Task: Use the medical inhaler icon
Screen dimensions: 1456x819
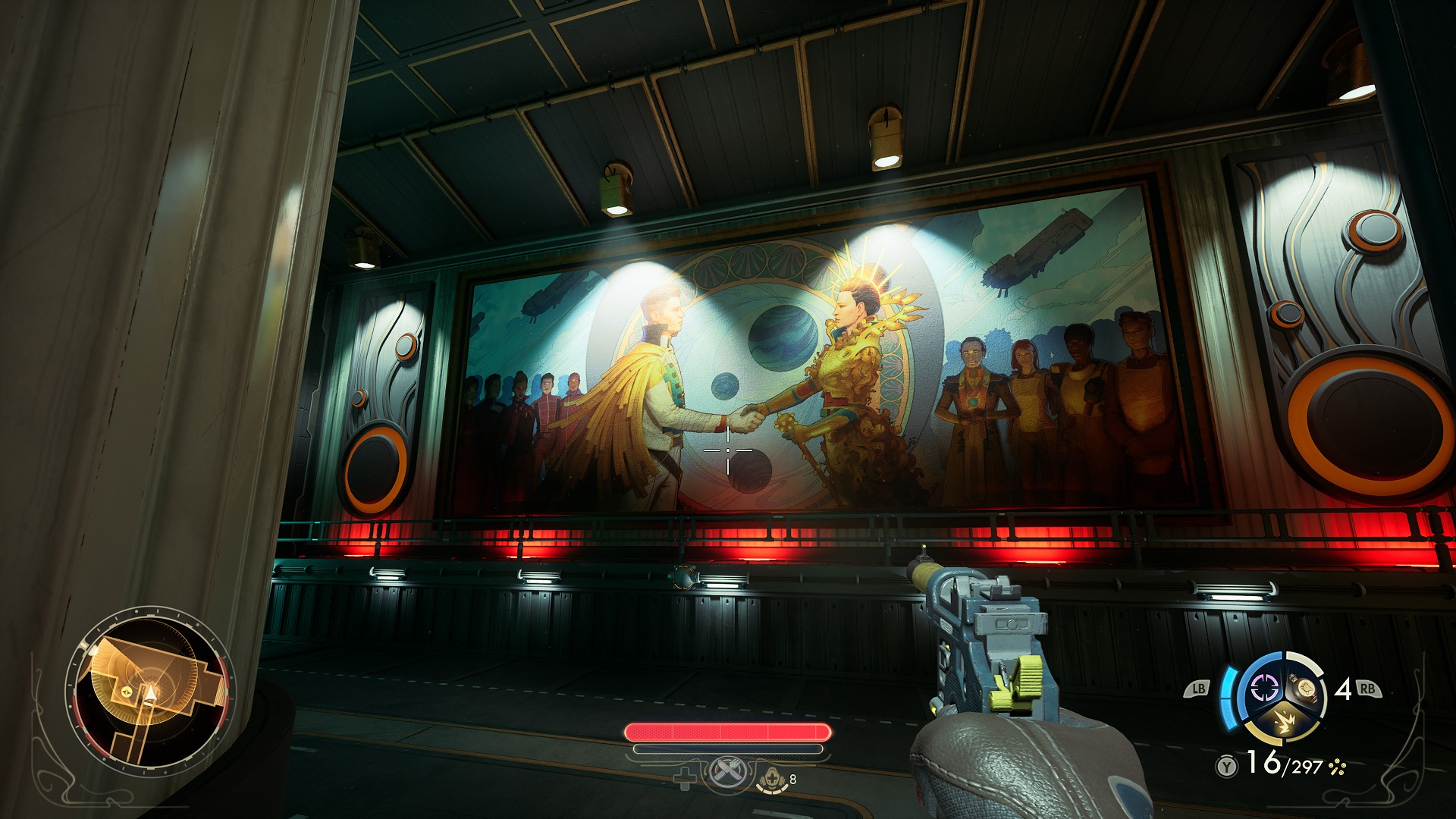Action: pos(773,777)
